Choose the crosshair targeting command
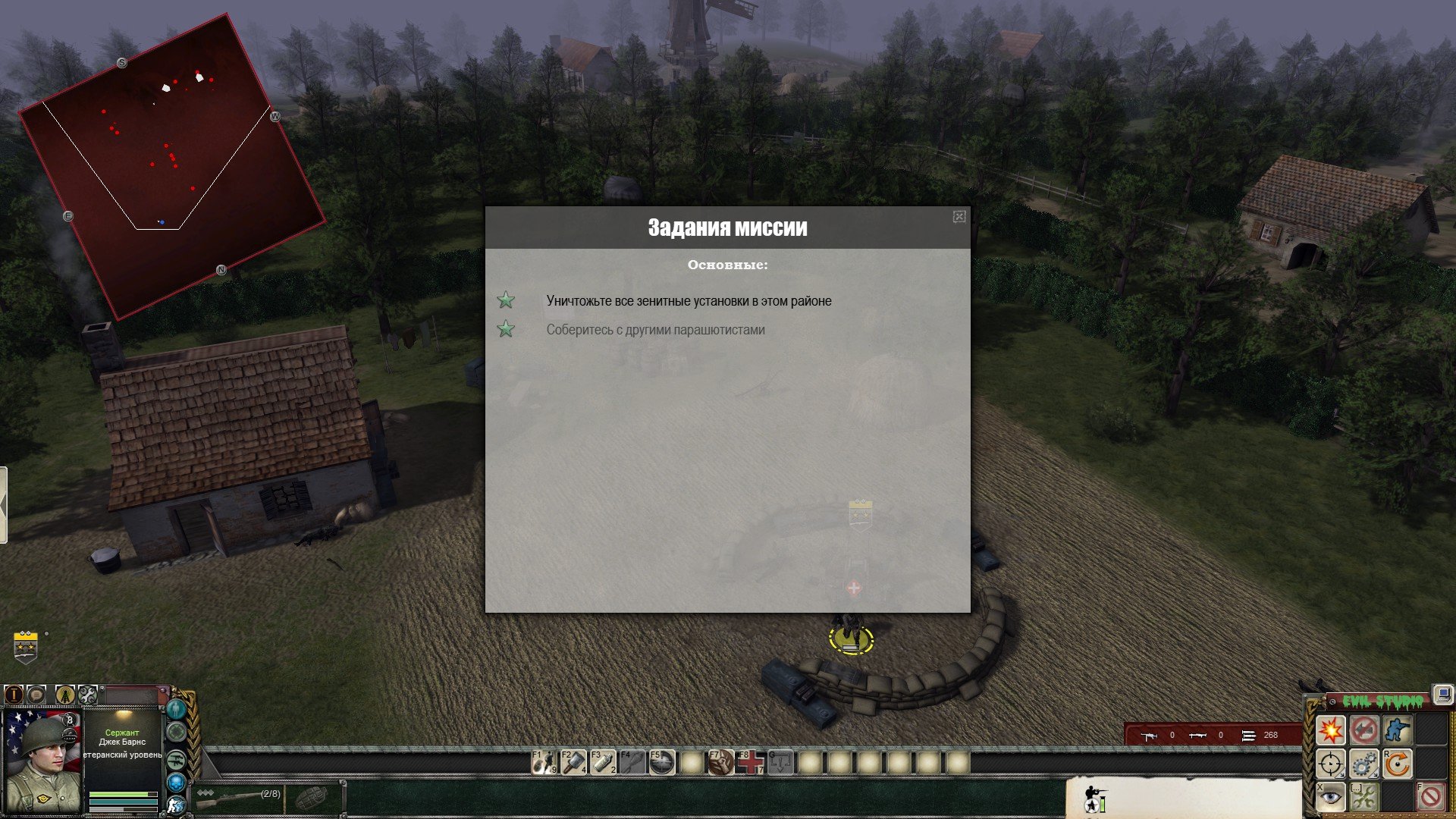1456x819 pixels. point(1330,764)
